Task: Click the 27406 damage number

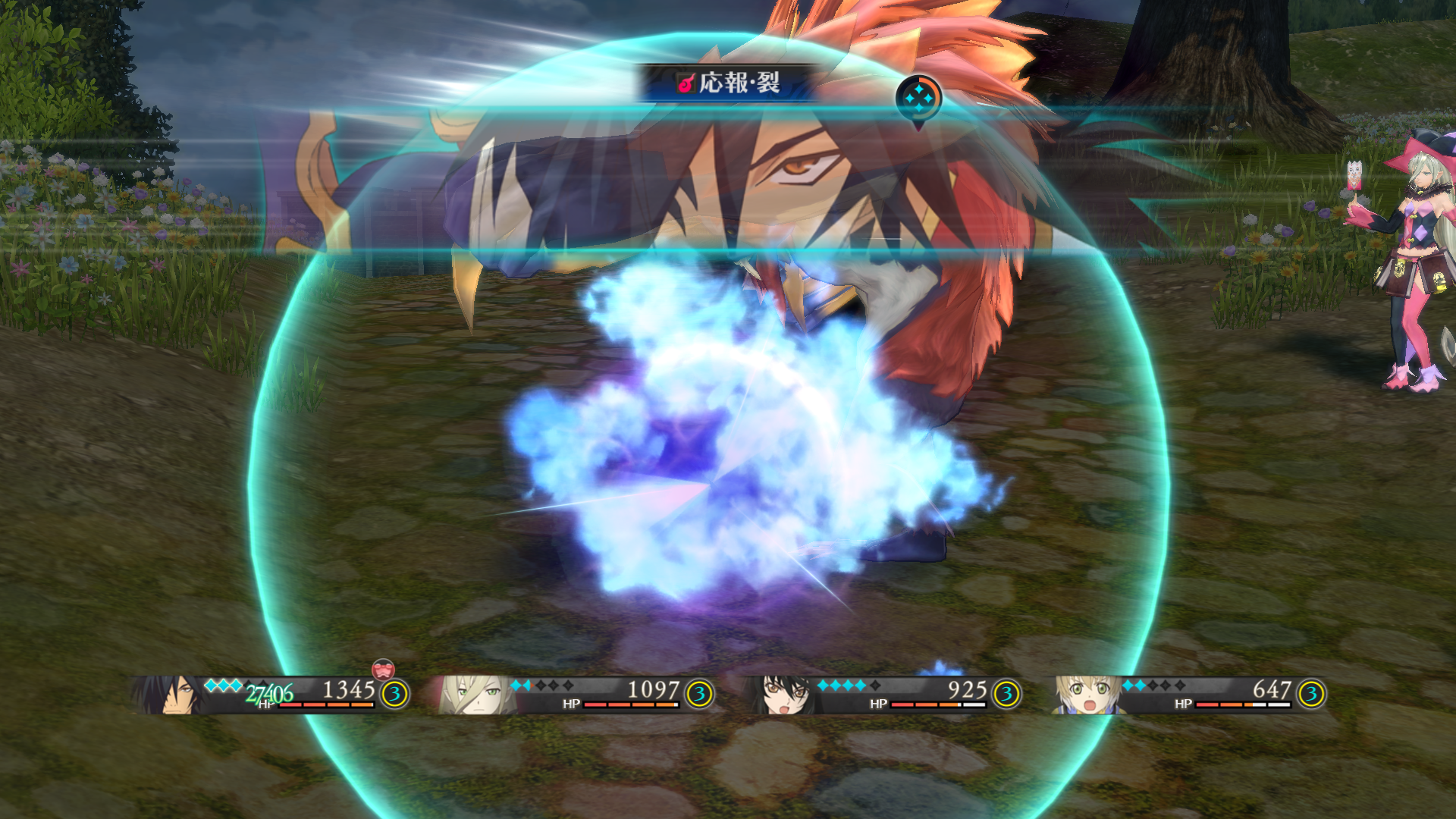Action: (x=267, y=692)
